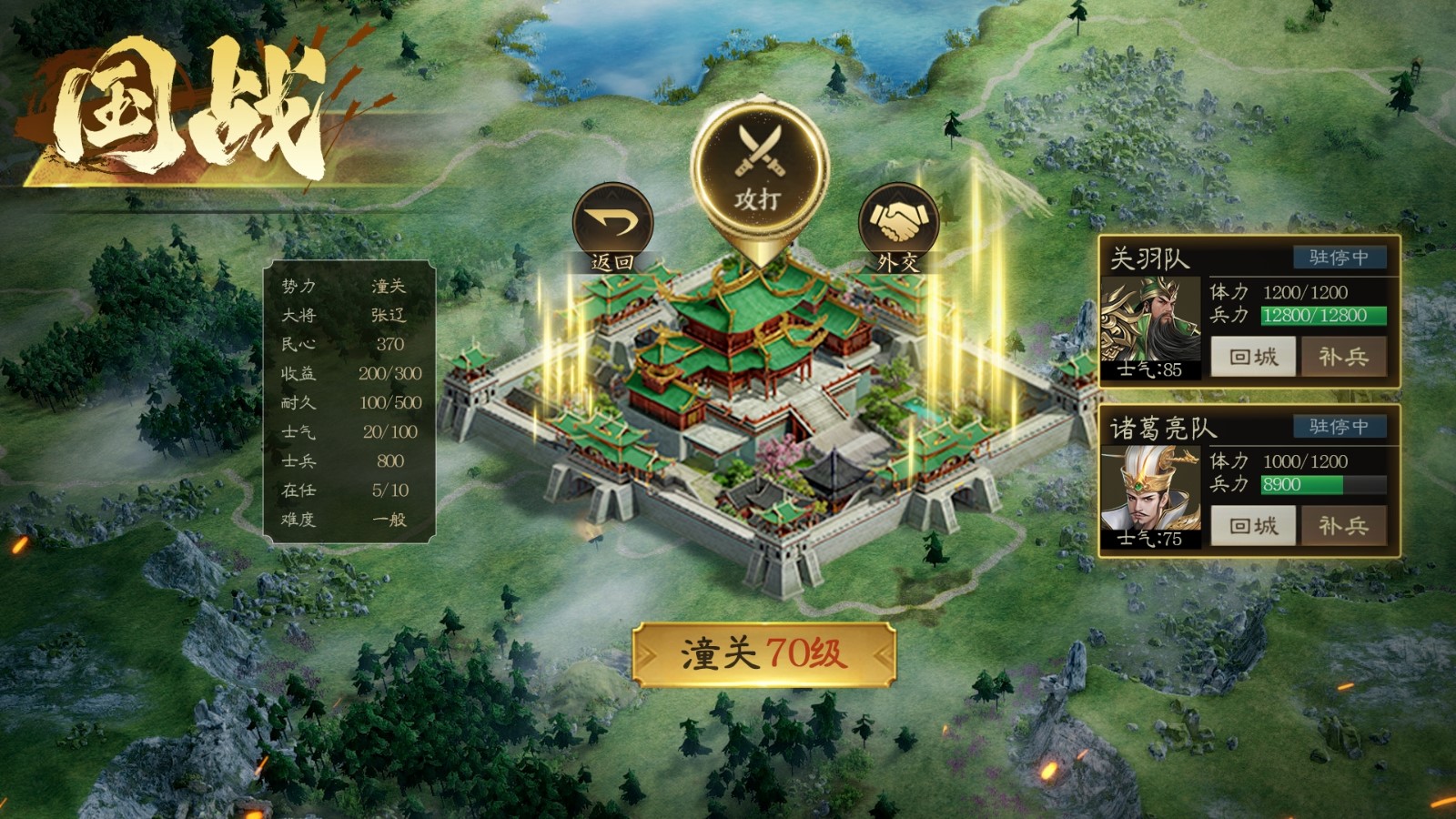
Task: Order 诸葛亮队 to 回城
Action: [x=1253, y=526]
